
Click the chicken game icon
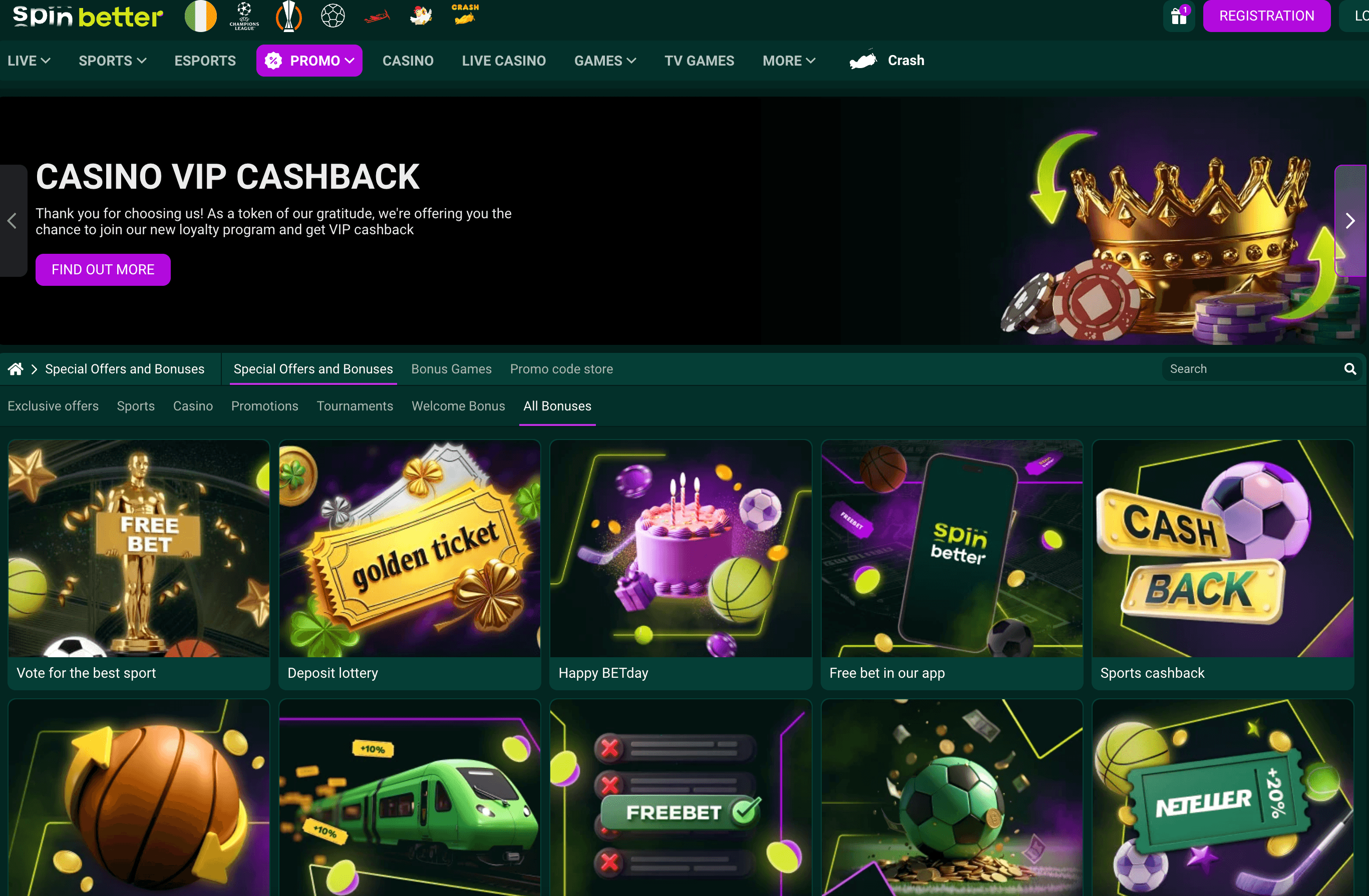tap(421, 16)
